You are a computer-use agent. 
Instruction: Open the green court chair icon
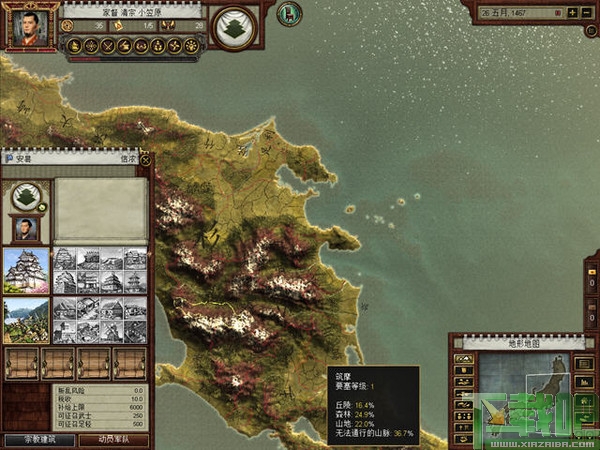pos(289,15)
